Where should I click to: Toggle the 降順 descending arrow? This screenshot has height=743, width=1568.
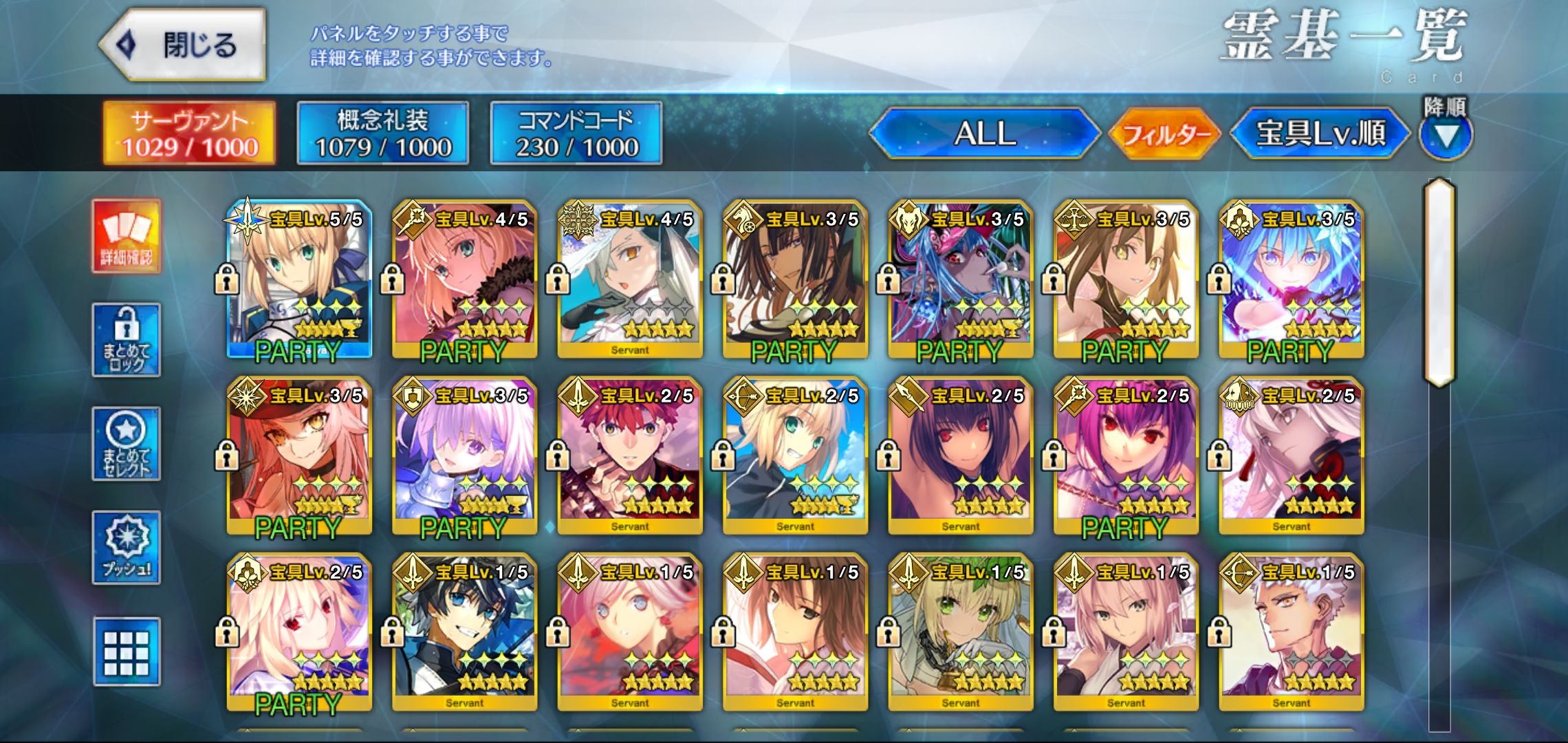coord(1446,135)
